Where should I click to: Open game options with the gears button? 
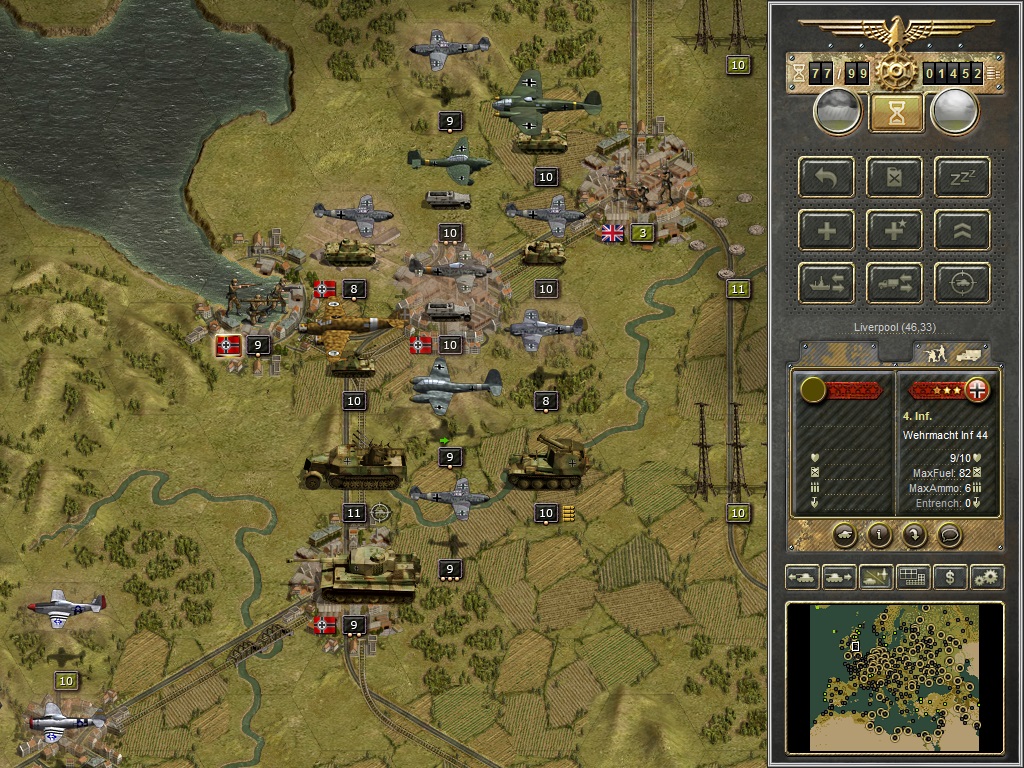coord(987,577)
